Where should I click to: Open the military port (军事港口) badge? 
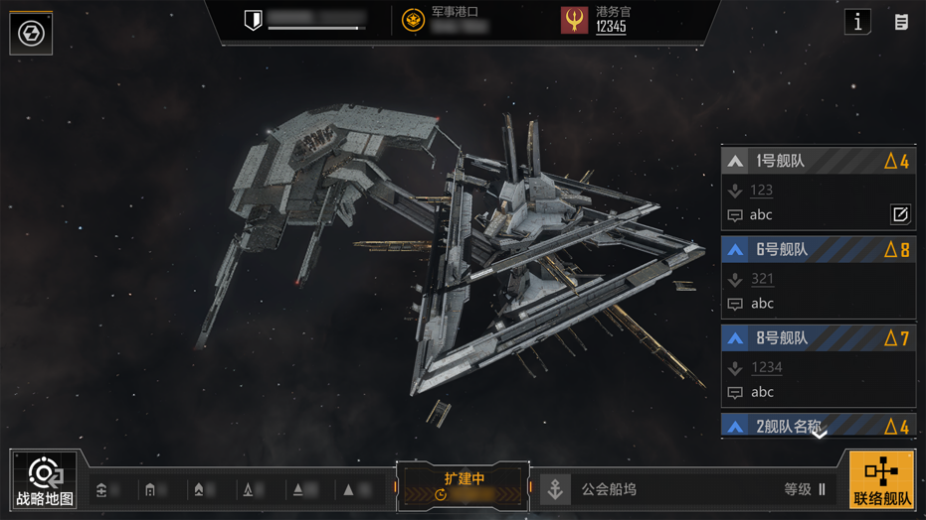click(x=413, y=21)
